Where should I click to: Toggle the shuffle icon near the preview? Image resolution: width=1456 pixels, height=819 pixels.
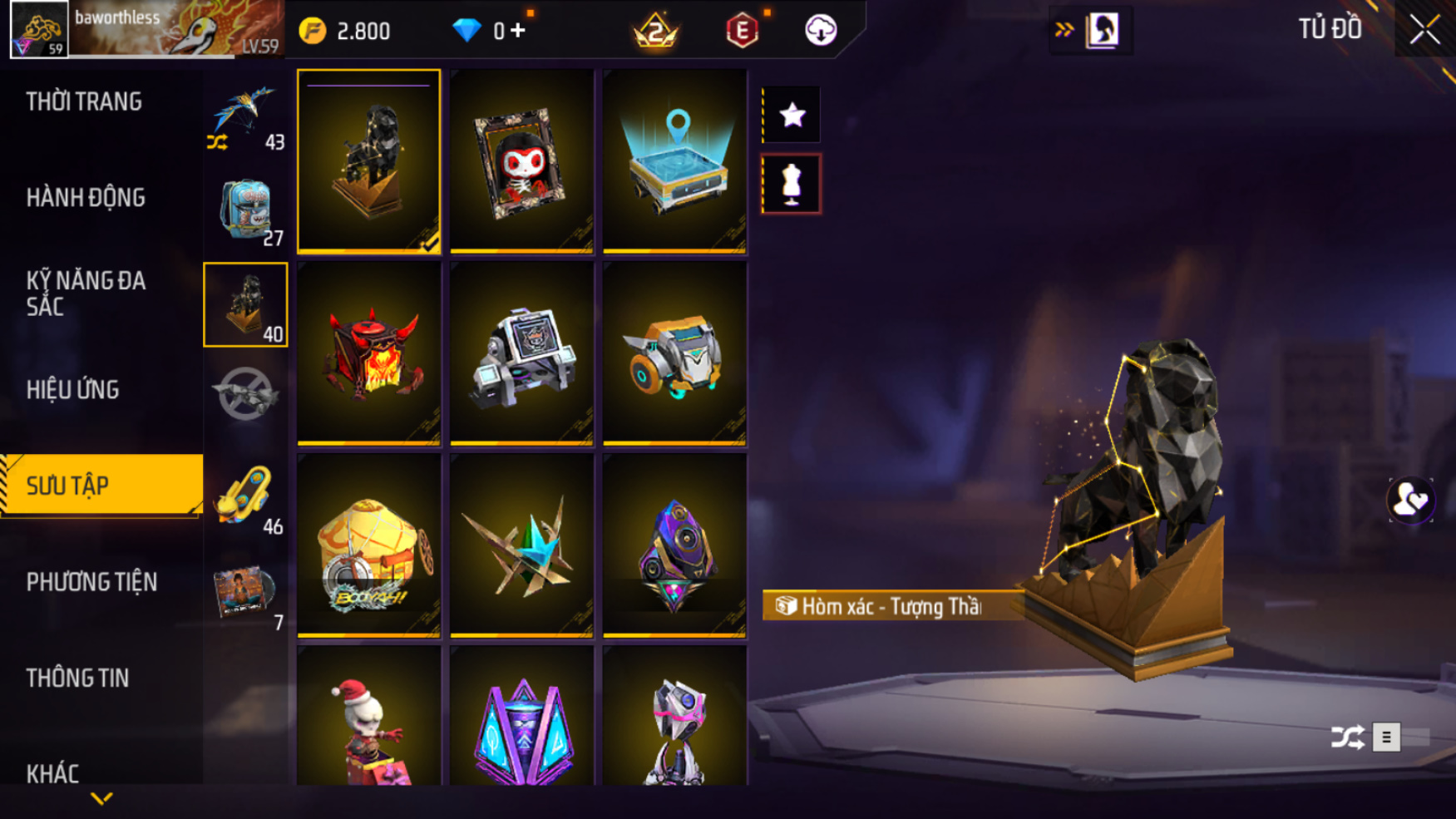[x=1347, y=737]
